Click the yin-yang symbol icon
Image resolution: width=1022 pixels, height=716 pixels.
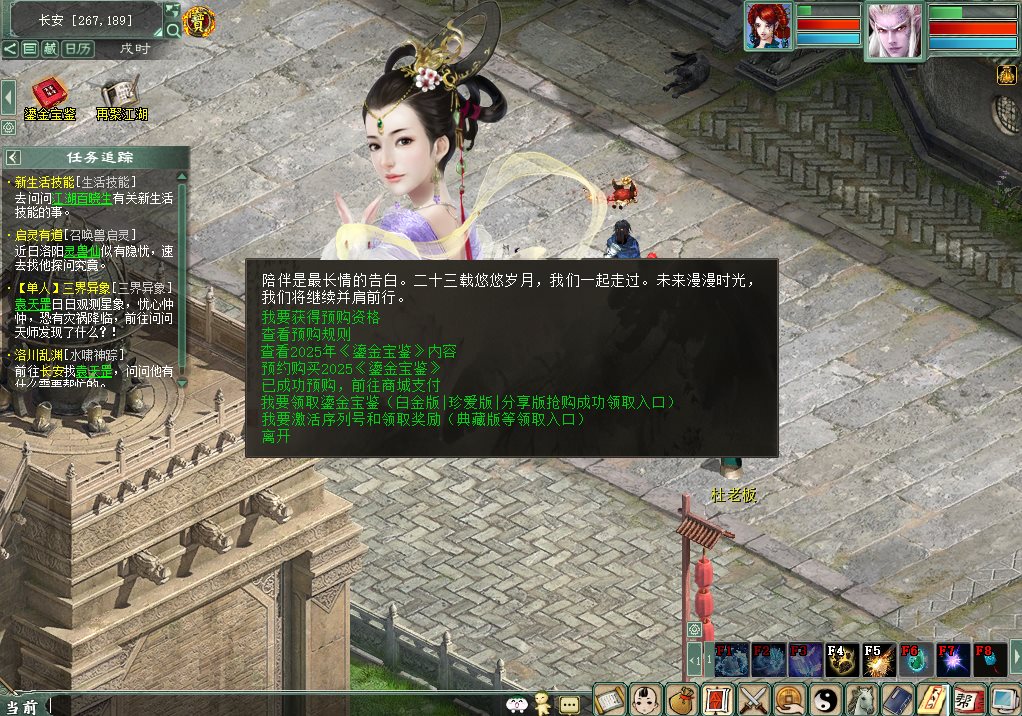point(825,697)
